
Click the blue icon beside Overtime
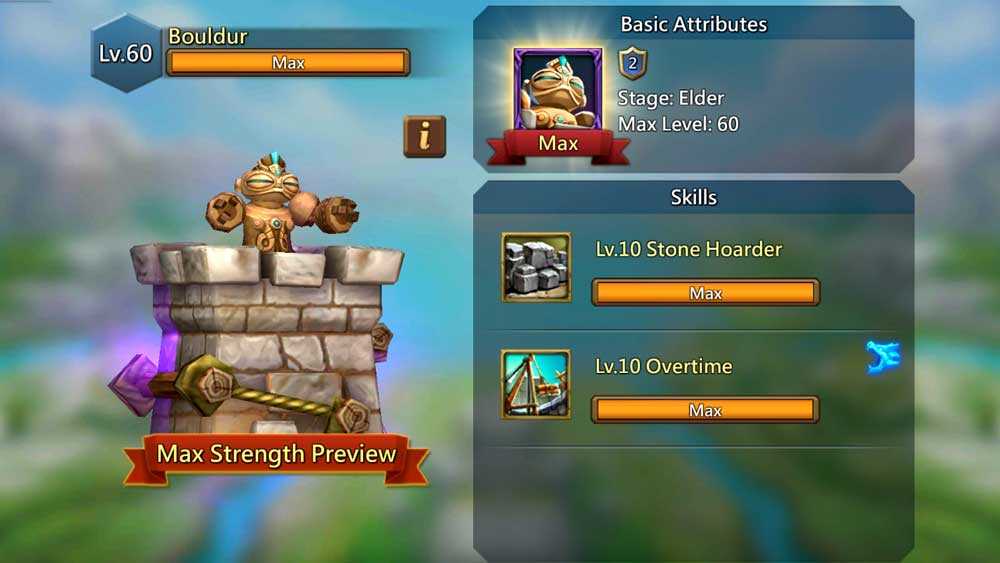click(x=883, y=357)
